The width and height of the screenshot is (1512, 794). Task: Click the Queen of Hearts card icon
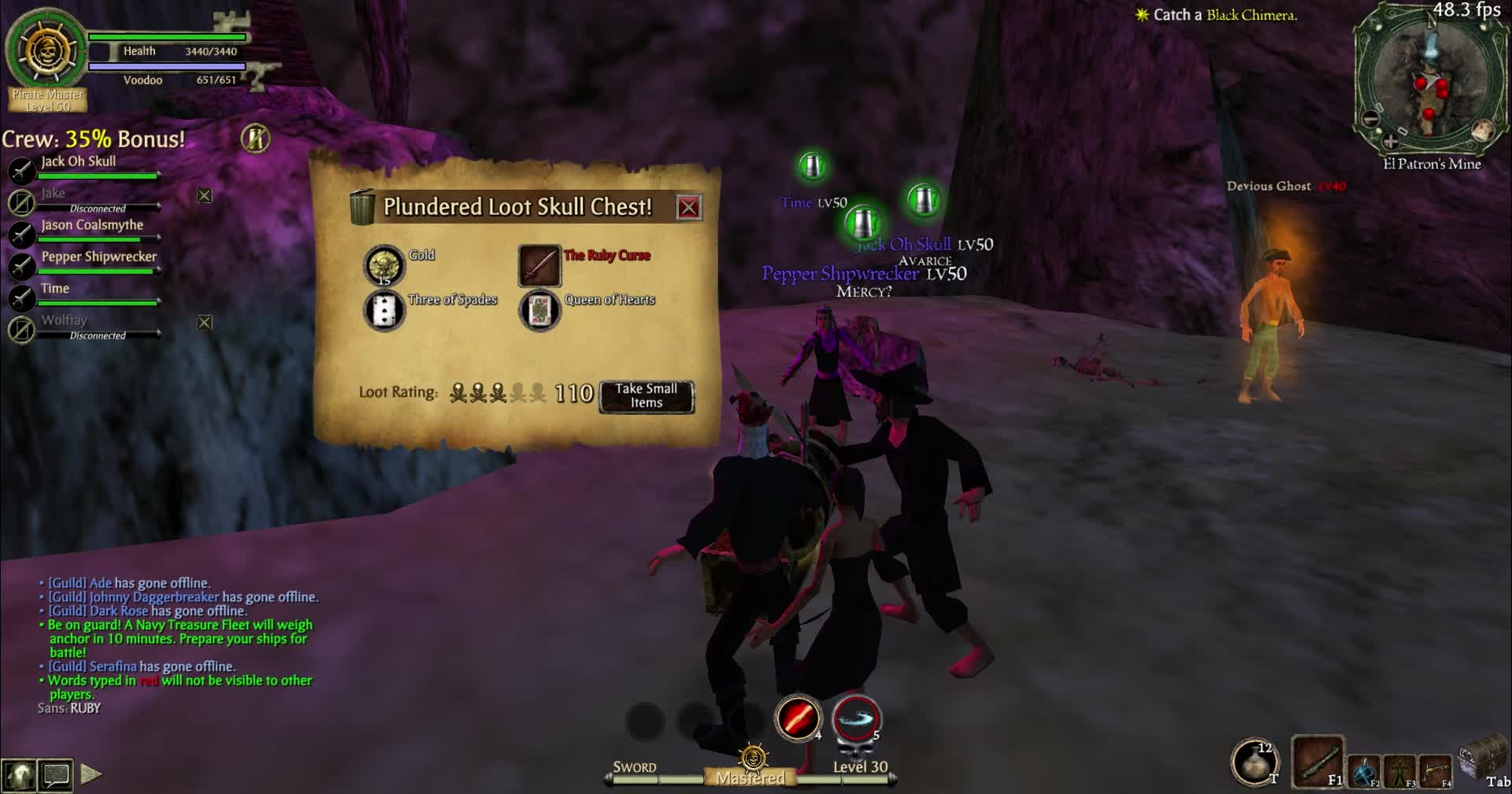click(x=540, y=310)
